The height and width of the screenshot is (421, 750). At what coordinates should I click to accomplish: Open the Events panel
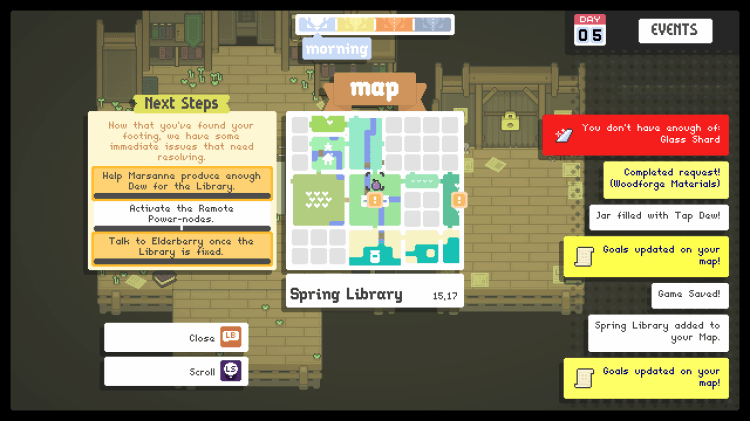point(675,30)
